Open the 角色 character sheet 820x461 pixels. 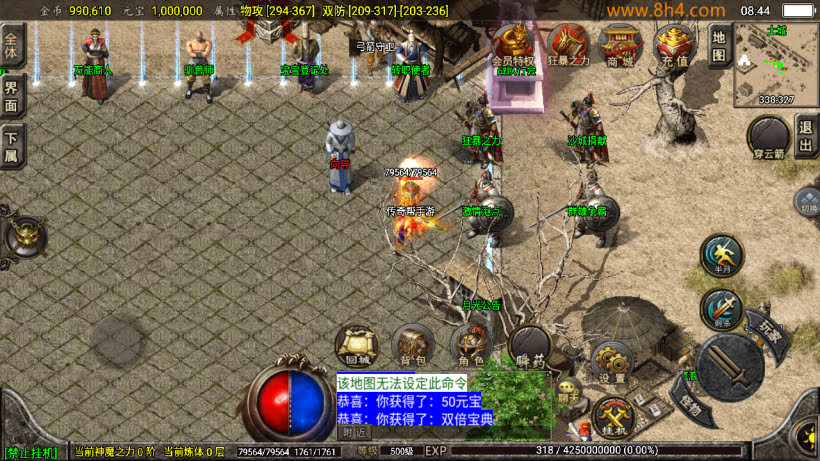(x=471, y=347)
